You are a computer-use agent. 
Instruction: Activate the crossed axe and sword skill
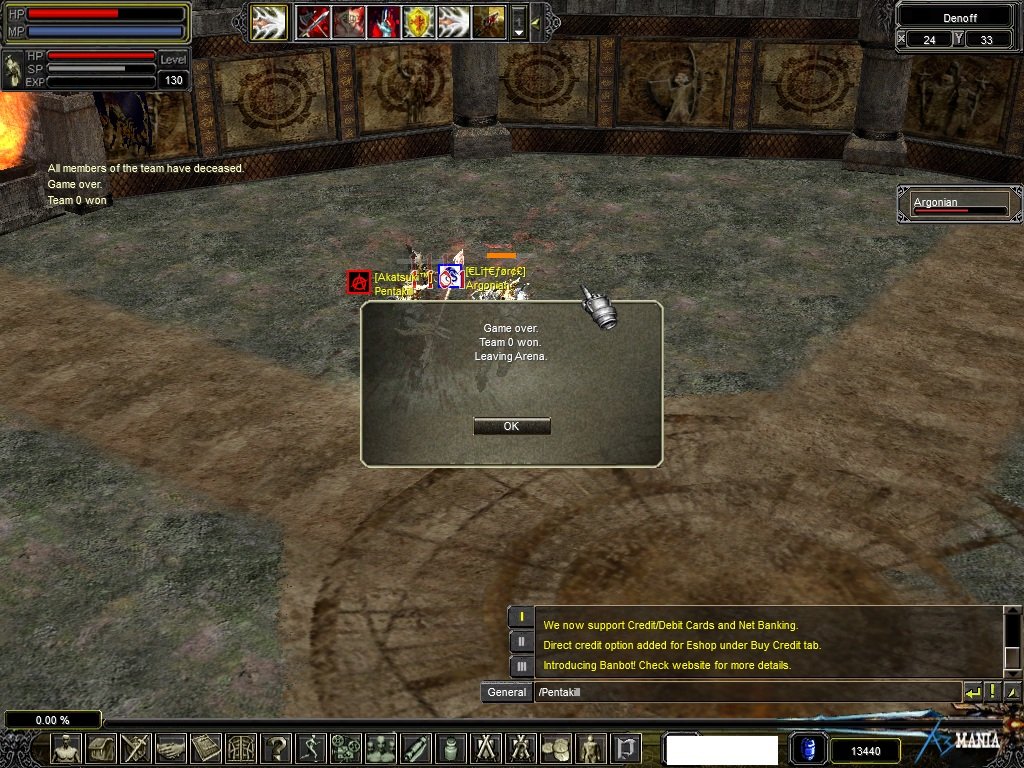coord(313,21)
